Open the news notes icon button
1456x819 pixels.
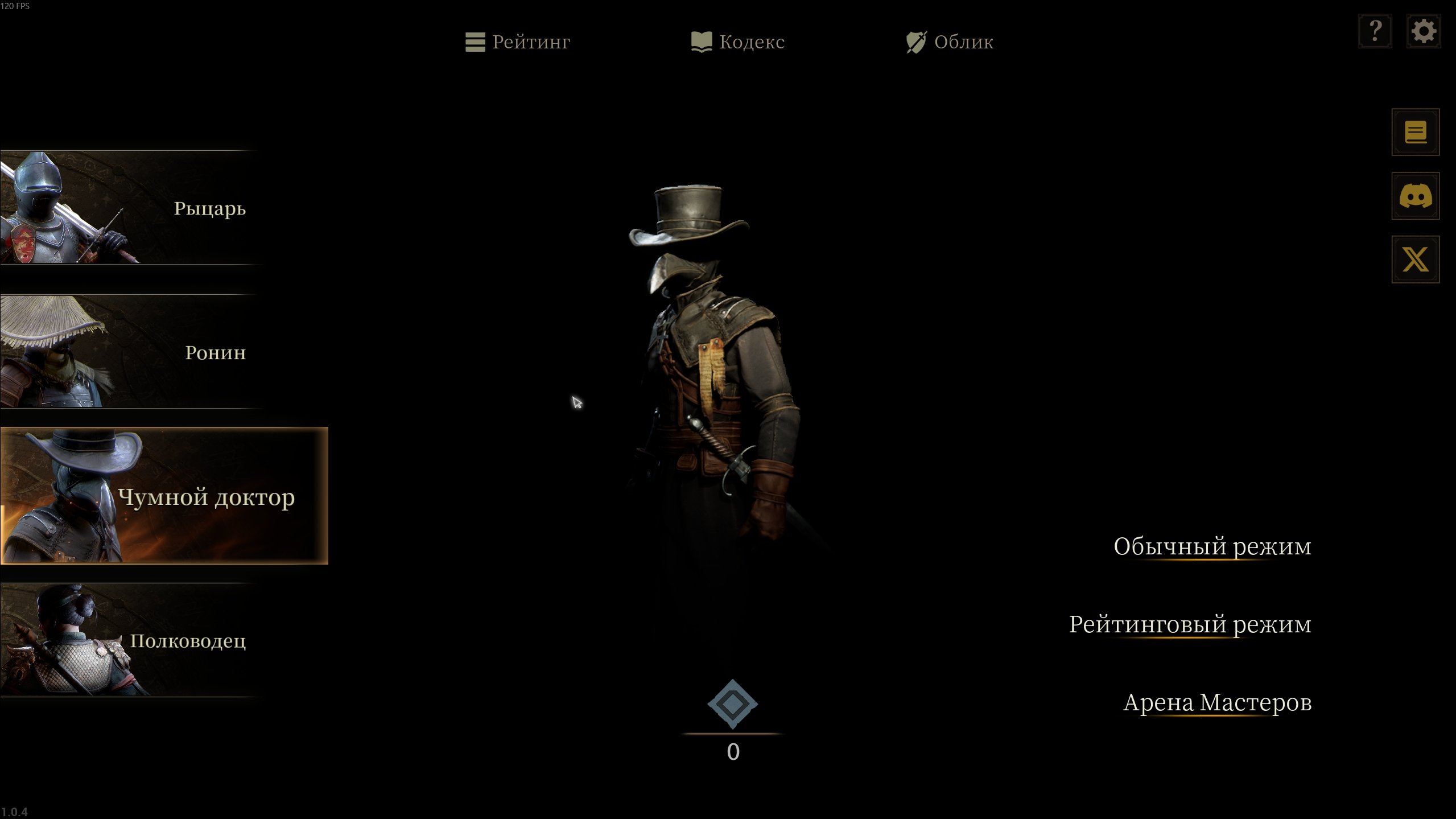[x=1415, y=133]
